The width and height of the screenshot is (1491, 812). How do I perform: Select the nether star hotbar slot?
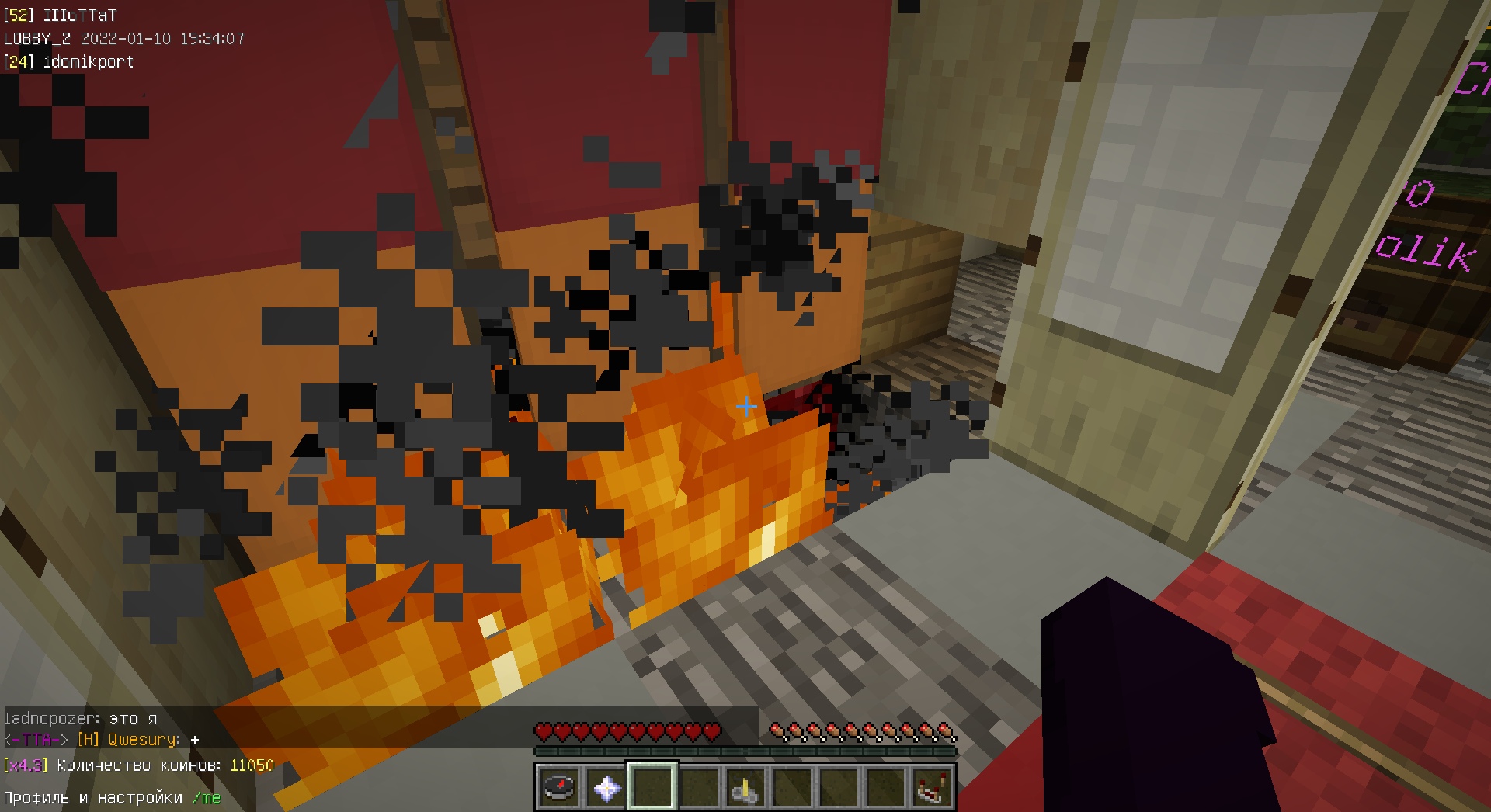click(606, 788)
